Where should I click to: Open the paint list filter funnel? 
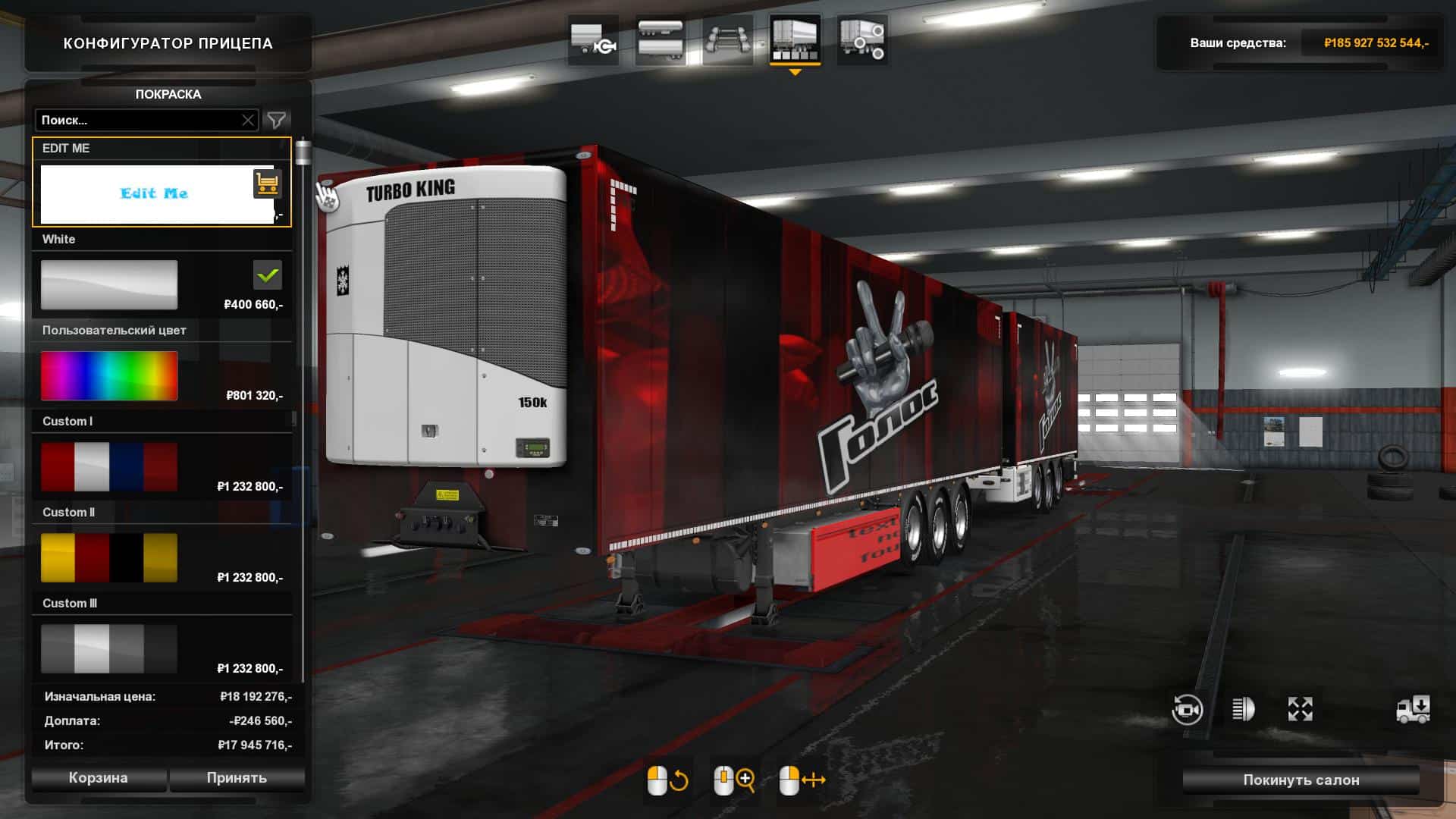tap(277, 120)
